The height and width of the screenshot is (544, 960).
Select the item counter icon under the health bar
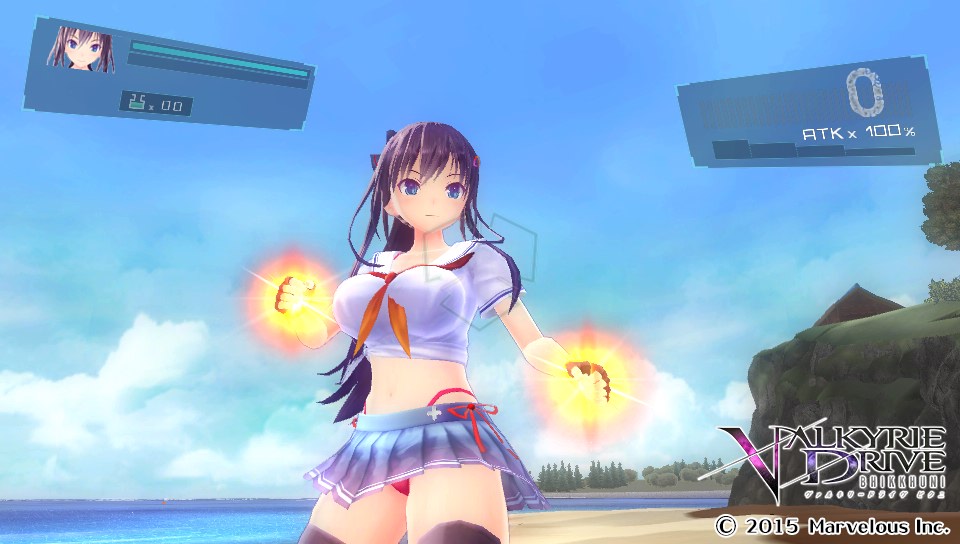click(x=137, y=101)
